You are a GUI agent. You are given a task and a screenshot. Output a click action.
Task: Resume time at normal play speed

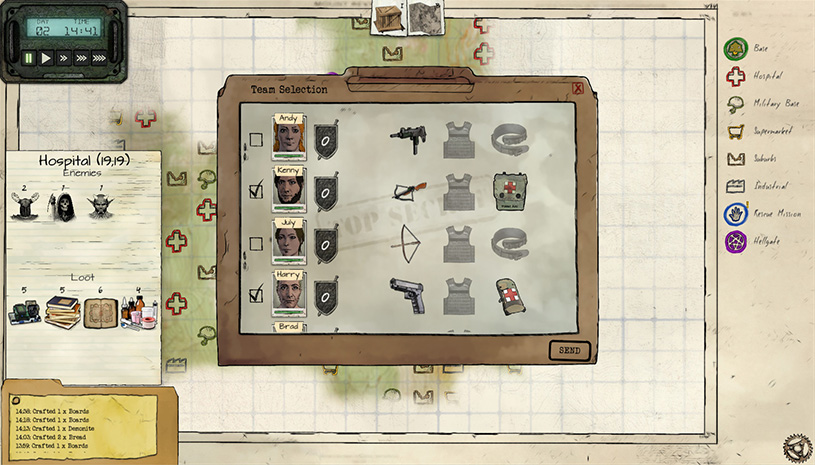click(46, 58)
